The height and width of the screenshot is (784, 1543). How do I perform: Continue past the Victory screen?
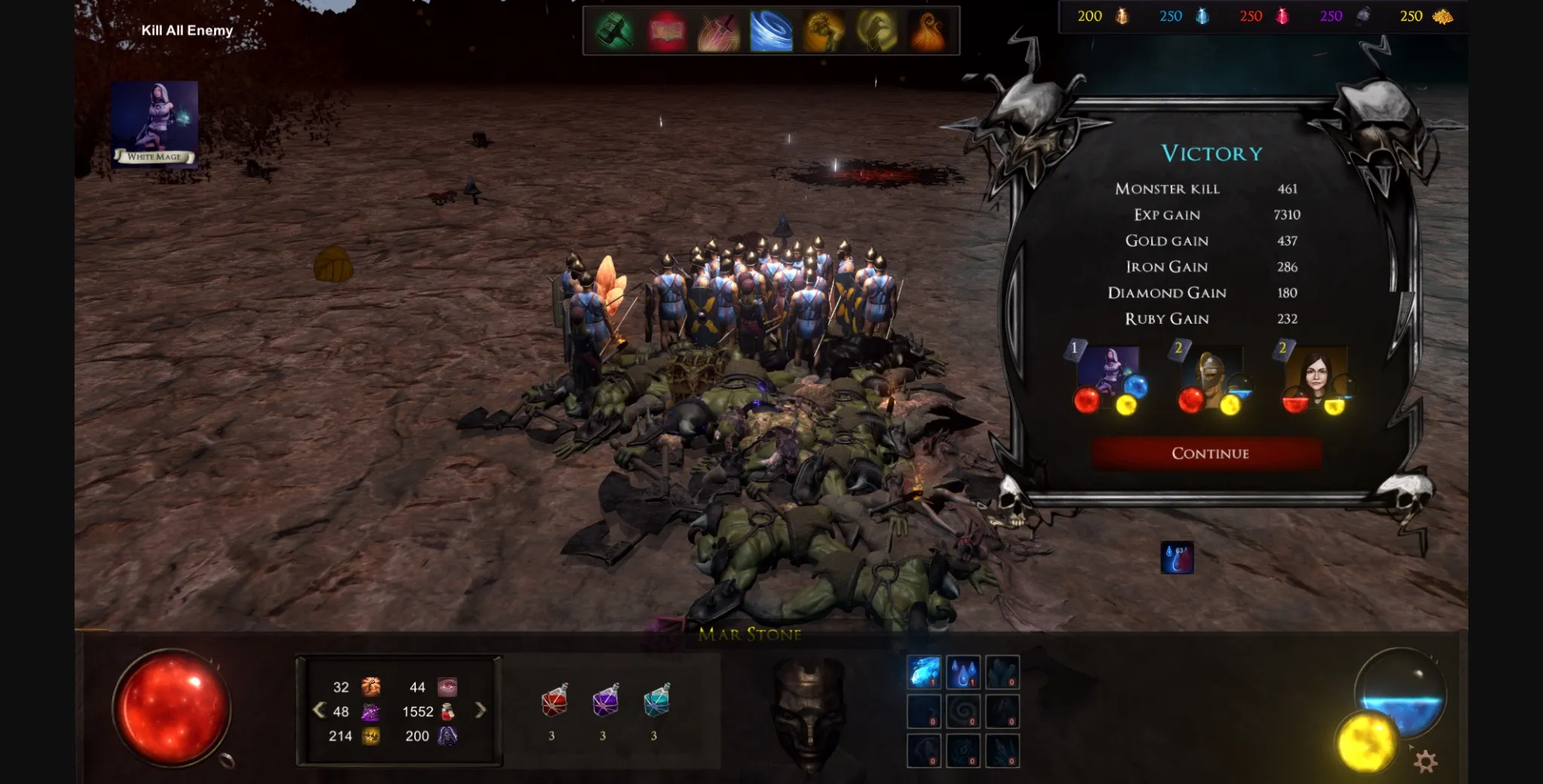pos(1209,453)
